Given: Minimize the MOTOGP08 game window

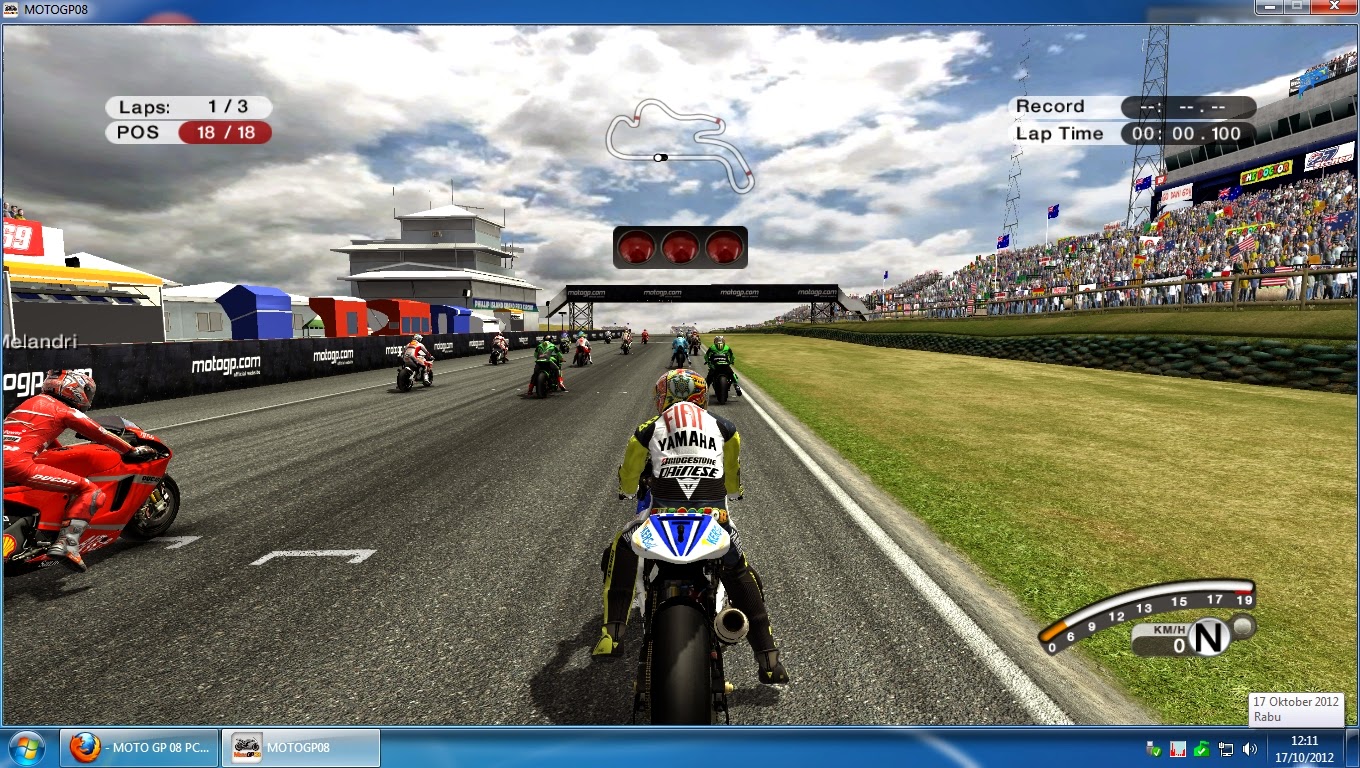Looking at the screenshot, I should 1270,9.
